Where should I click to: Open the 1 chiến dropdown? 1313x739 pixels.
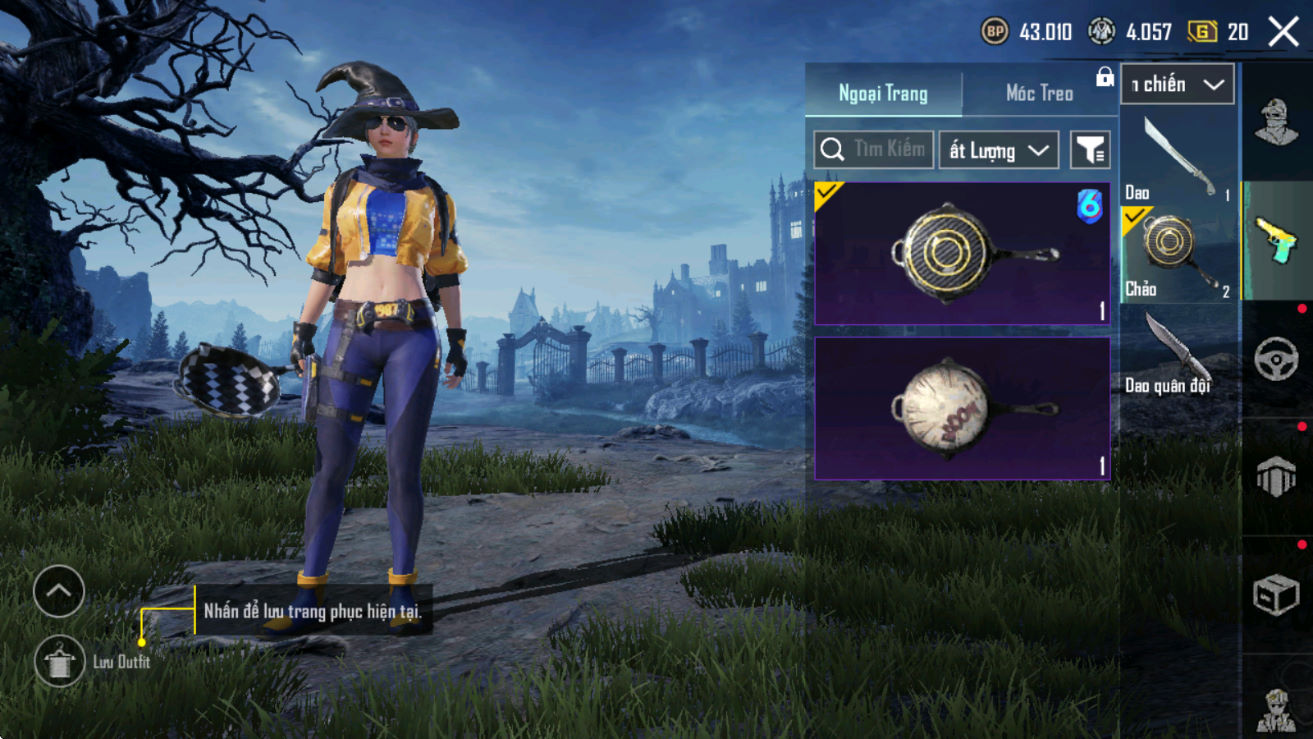tap(1177, 85)
